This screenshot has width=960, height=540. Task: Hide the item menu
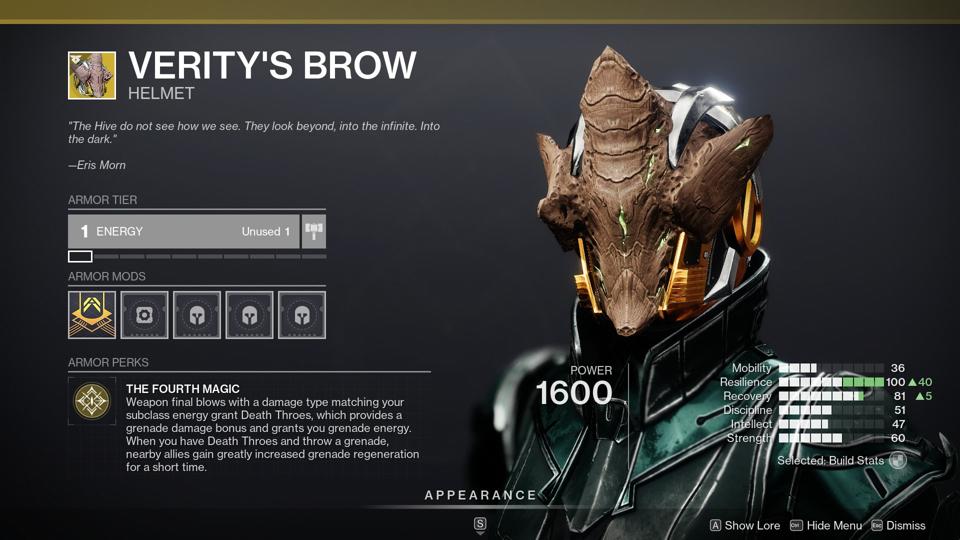point(825,525)
